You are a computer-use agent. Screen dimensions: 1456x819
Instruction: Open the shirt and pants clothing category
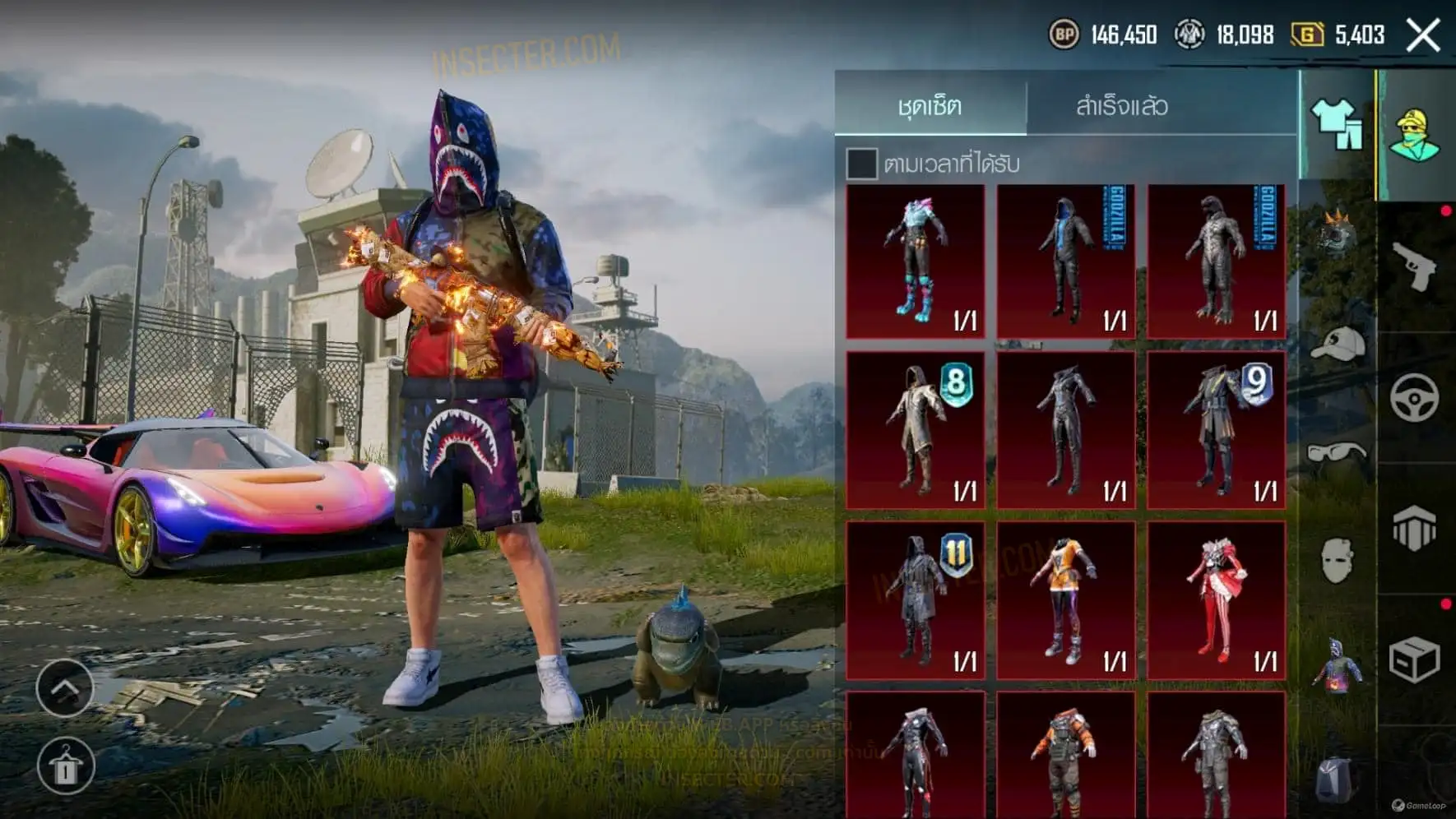(x=1336, y=125)
